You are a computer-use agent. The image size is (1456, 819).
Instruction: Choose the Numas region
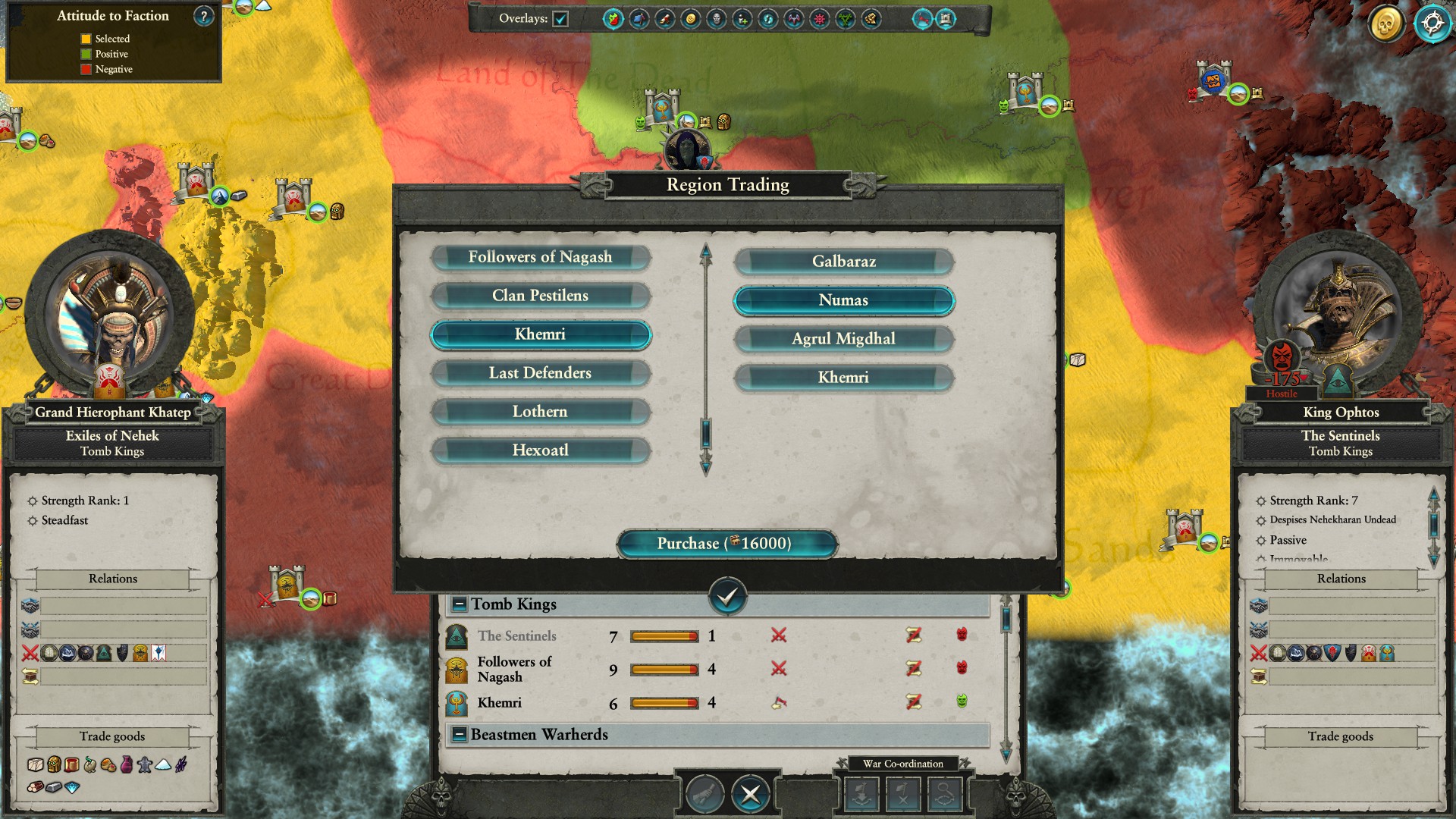[843, 300]
